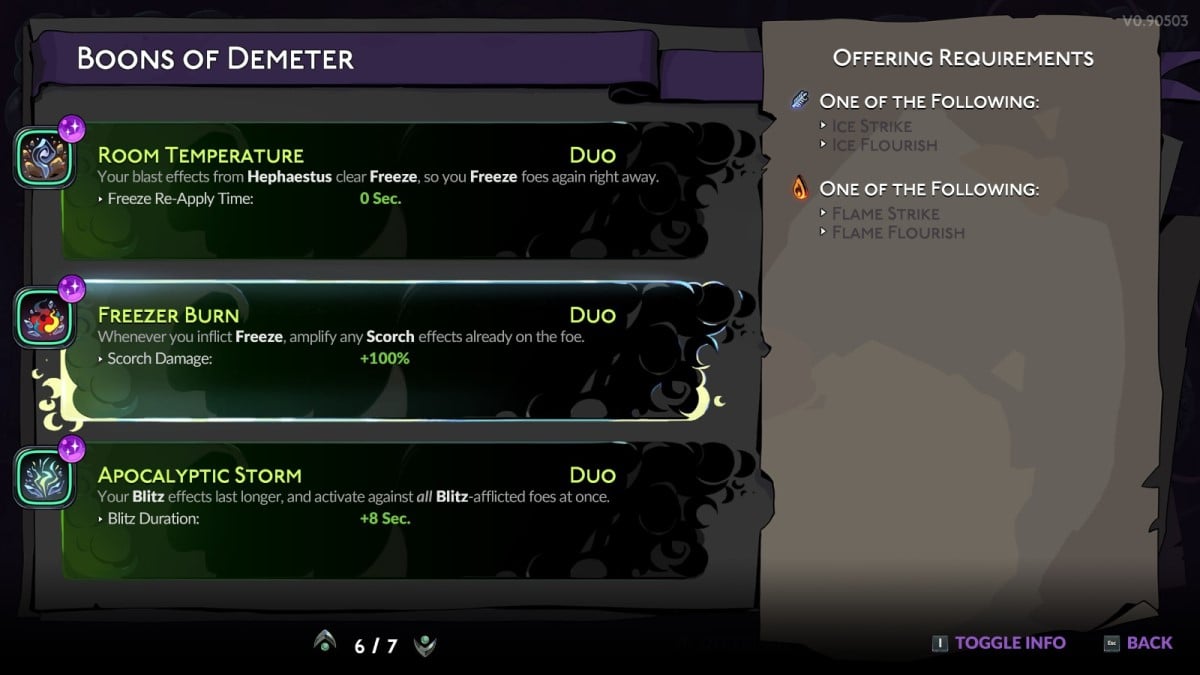
Task: Go to the next boon page arrow
Action: 425,644
